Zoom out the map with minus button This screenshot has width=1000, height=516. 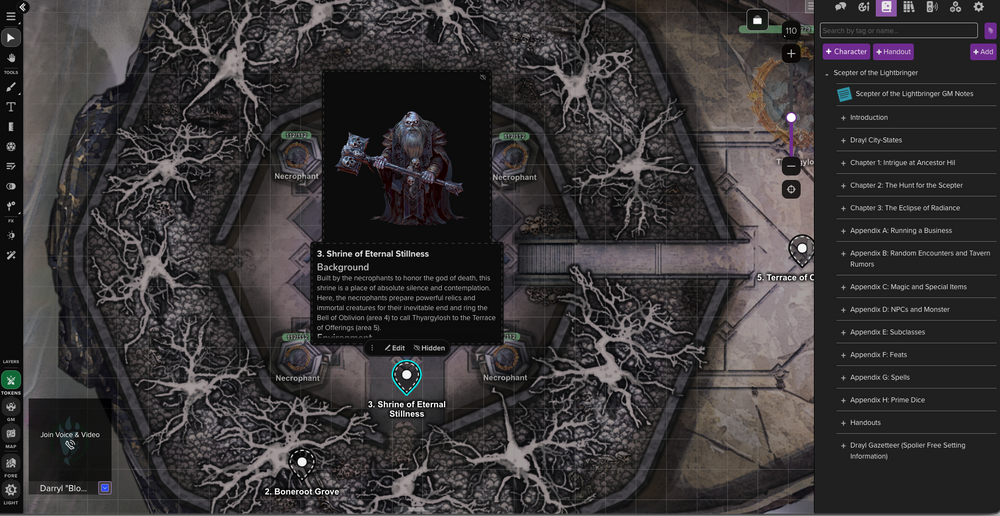coord(791,165)
